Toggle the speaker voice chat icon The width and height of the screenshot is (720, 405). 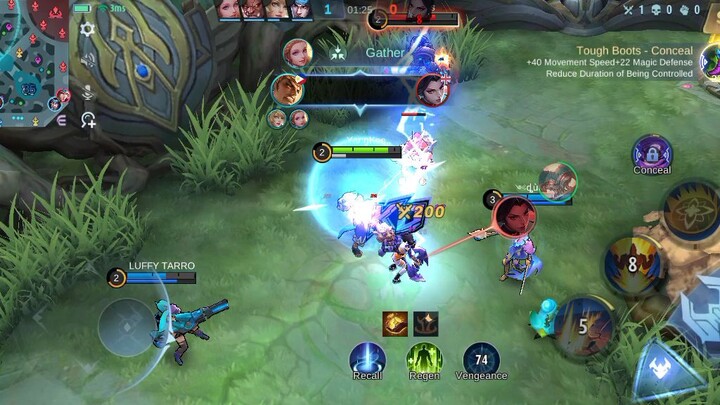click(88, 61)
